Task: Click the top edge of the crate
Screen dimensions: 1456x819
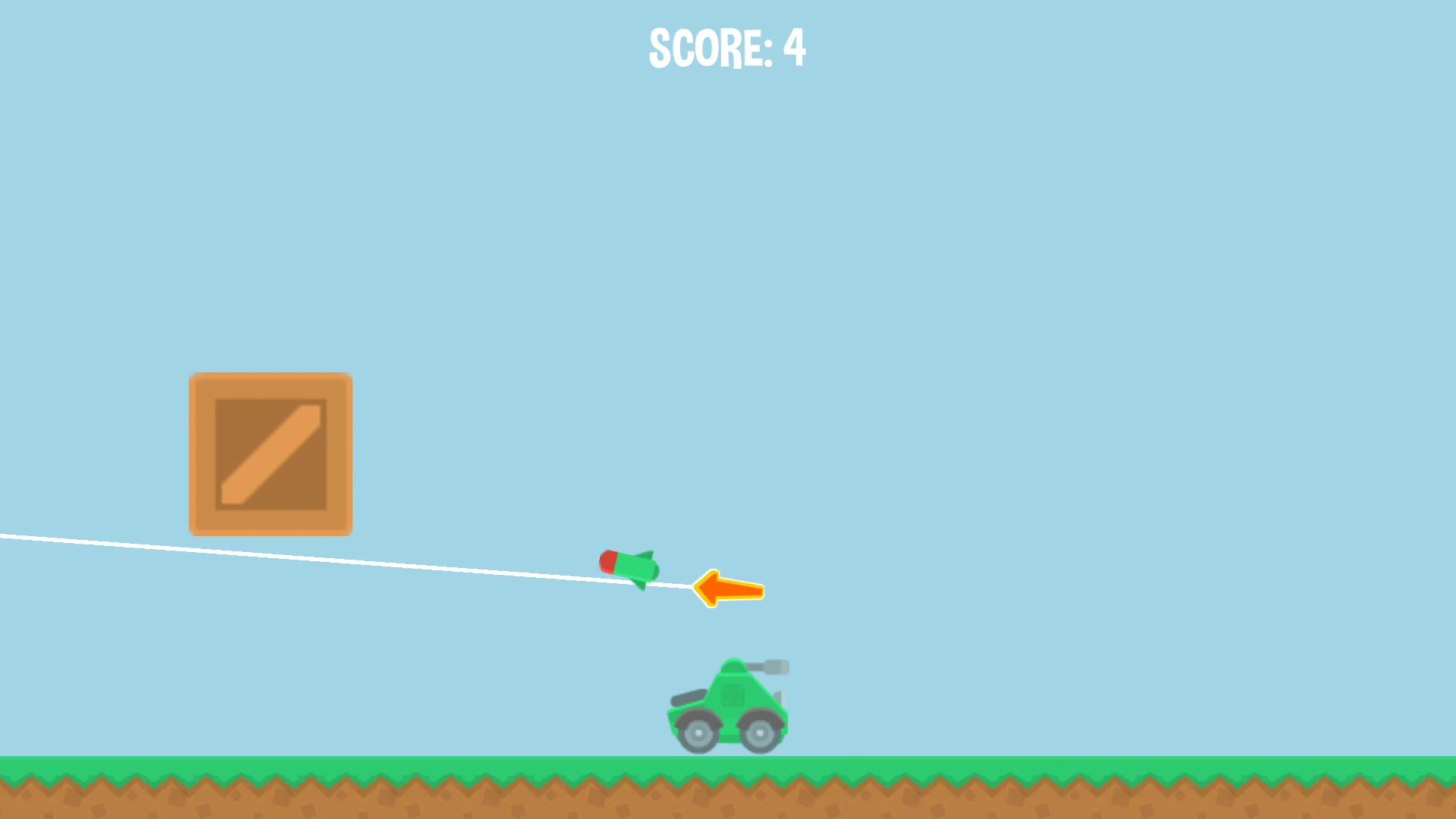Action: (x=270, y=375)
